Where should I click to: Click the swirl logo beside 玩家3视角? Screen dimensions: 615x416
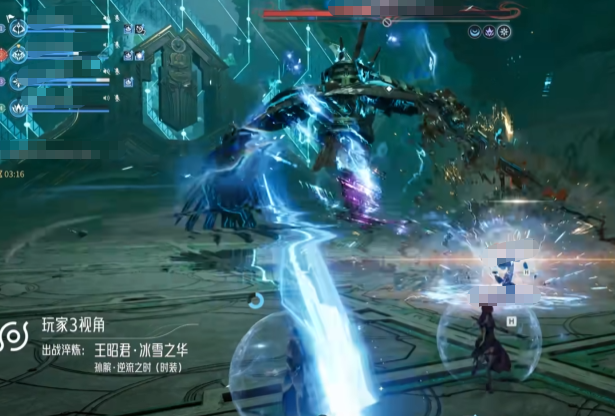coord(16,336)
